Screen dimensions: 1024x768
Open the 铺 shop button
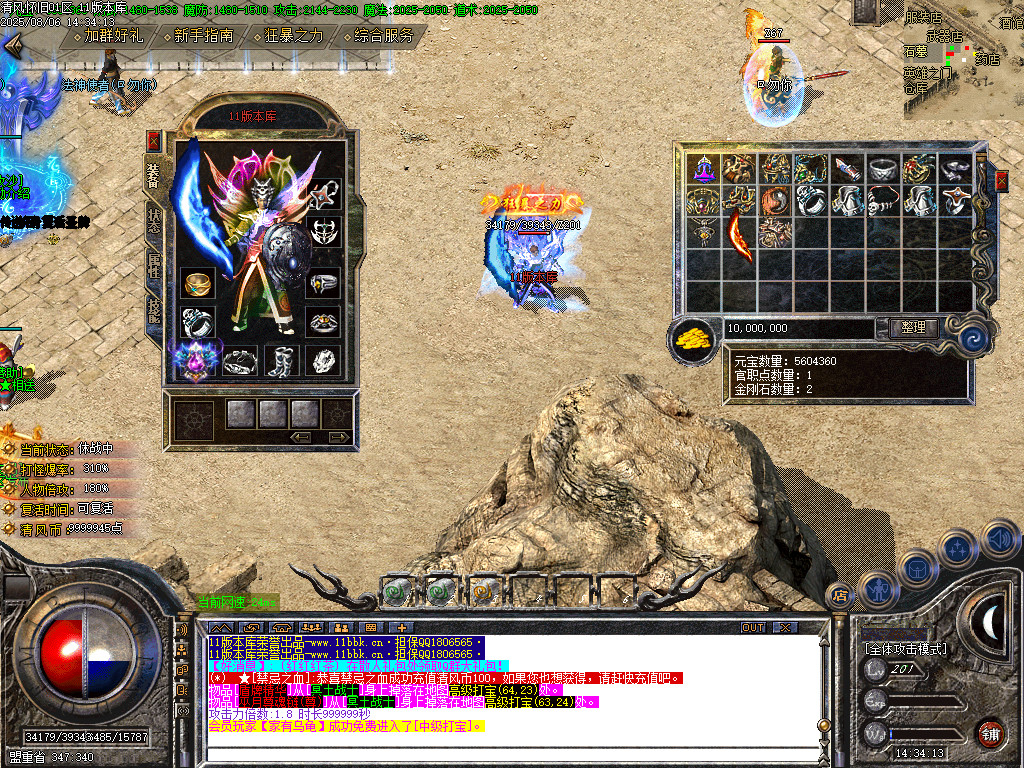tap(990, 731)
